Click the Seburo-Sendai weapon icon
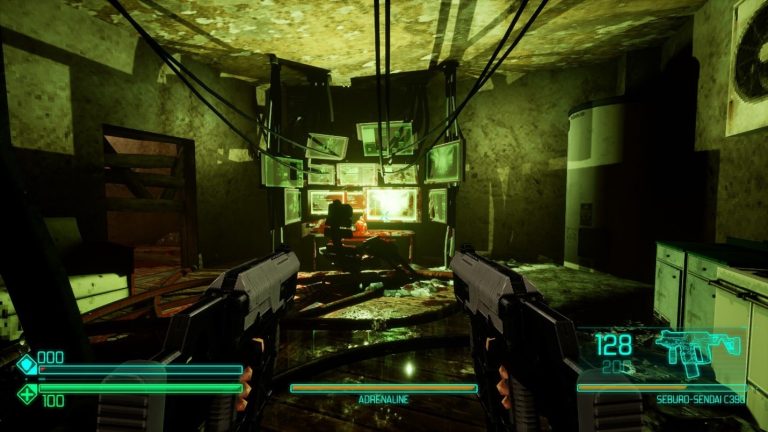Image resolution: width=768 pixels, height=432 pixels. click(x=697, y=350)
